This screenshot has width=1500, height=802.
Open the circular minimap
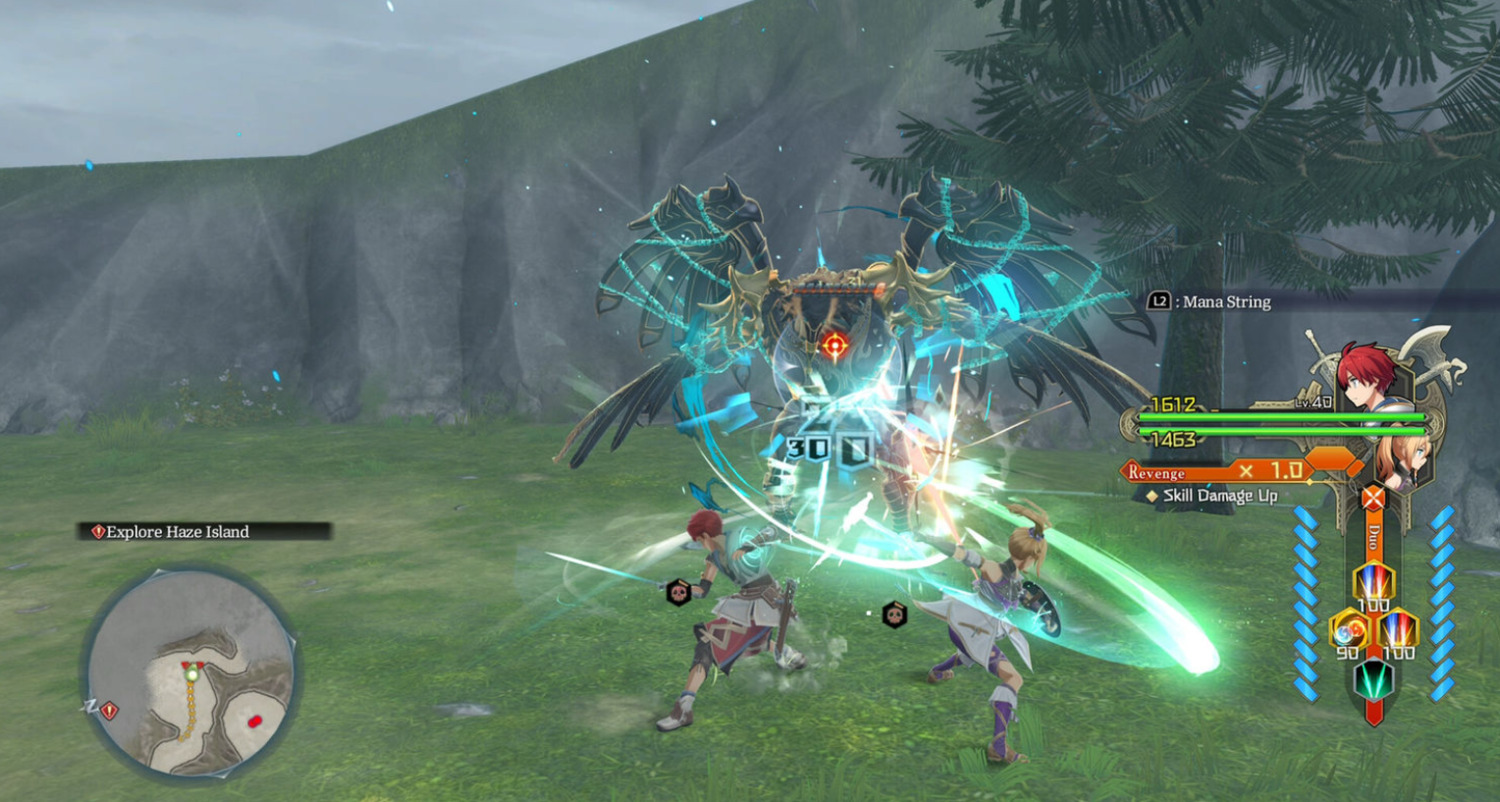[190, 672]
